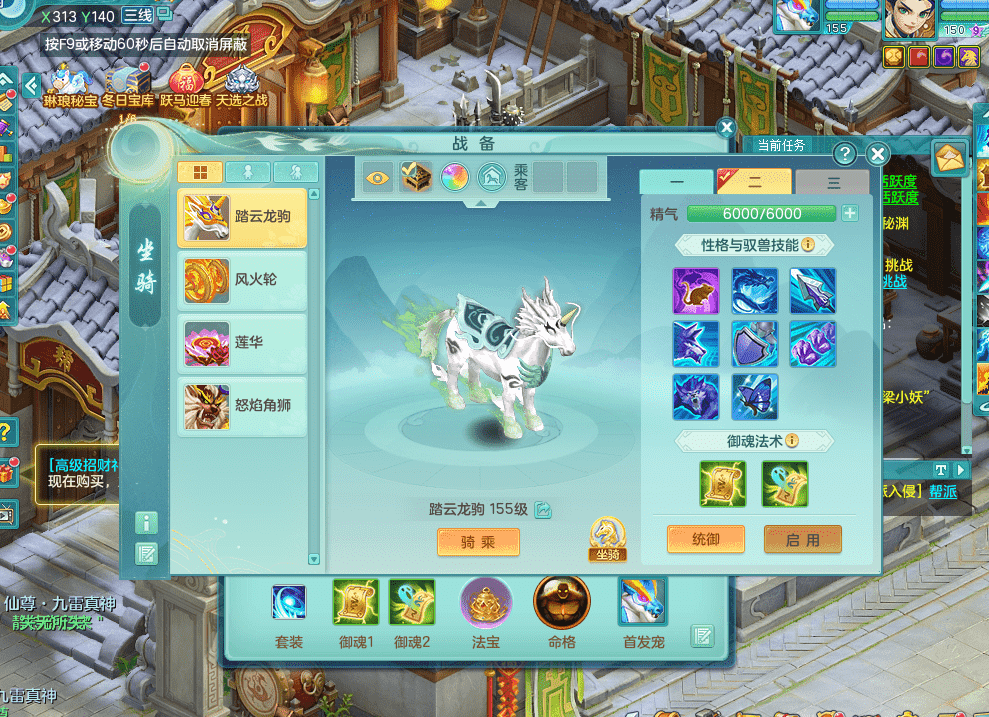Image resolution: width=989 pixels, height=717 pixels.
Task: Select the 莲华 mount entry
Action: point(242,343)
